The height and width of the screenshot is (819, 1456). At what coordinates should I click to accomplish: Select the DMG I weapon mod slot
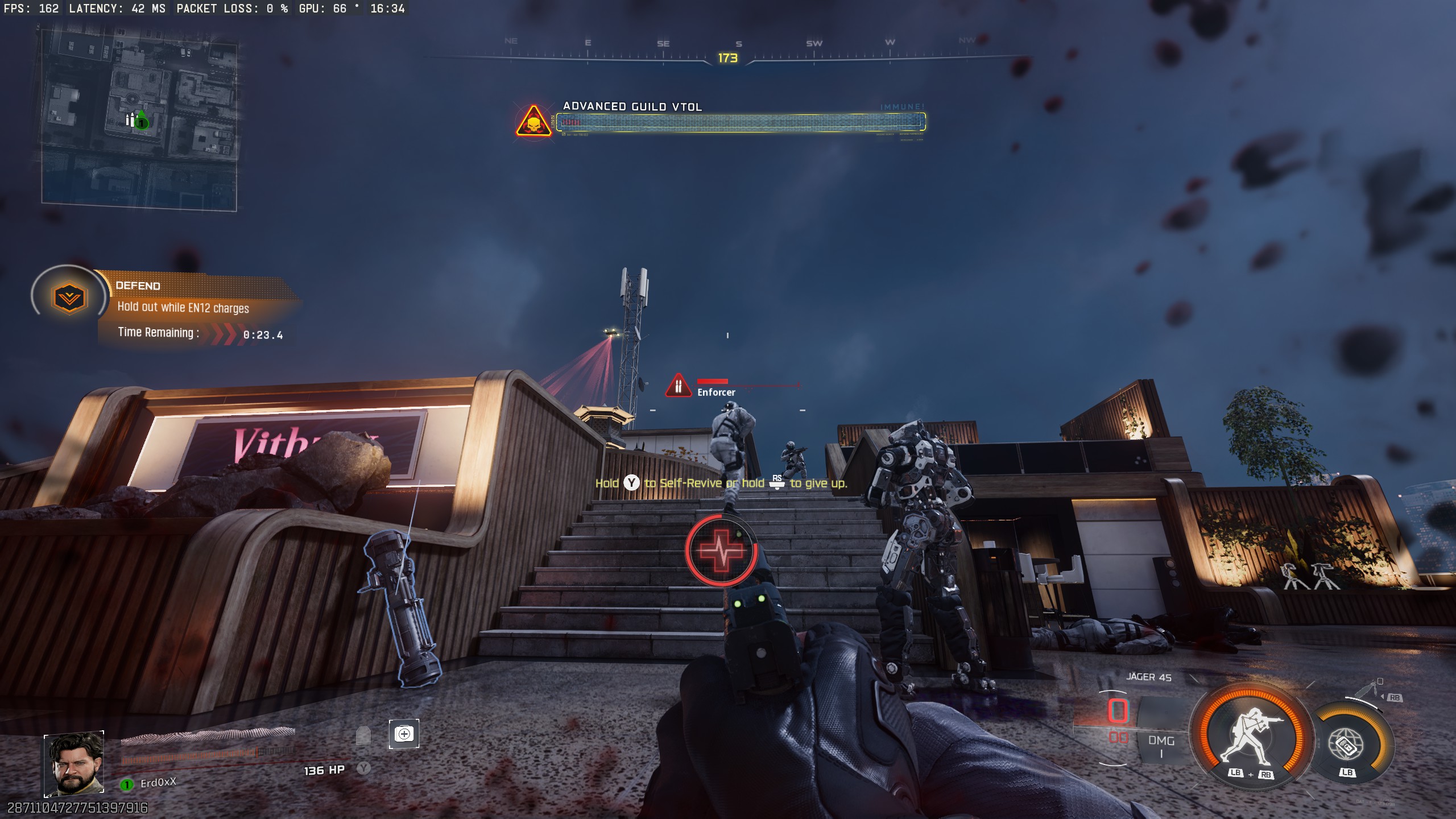[1161, 746]
